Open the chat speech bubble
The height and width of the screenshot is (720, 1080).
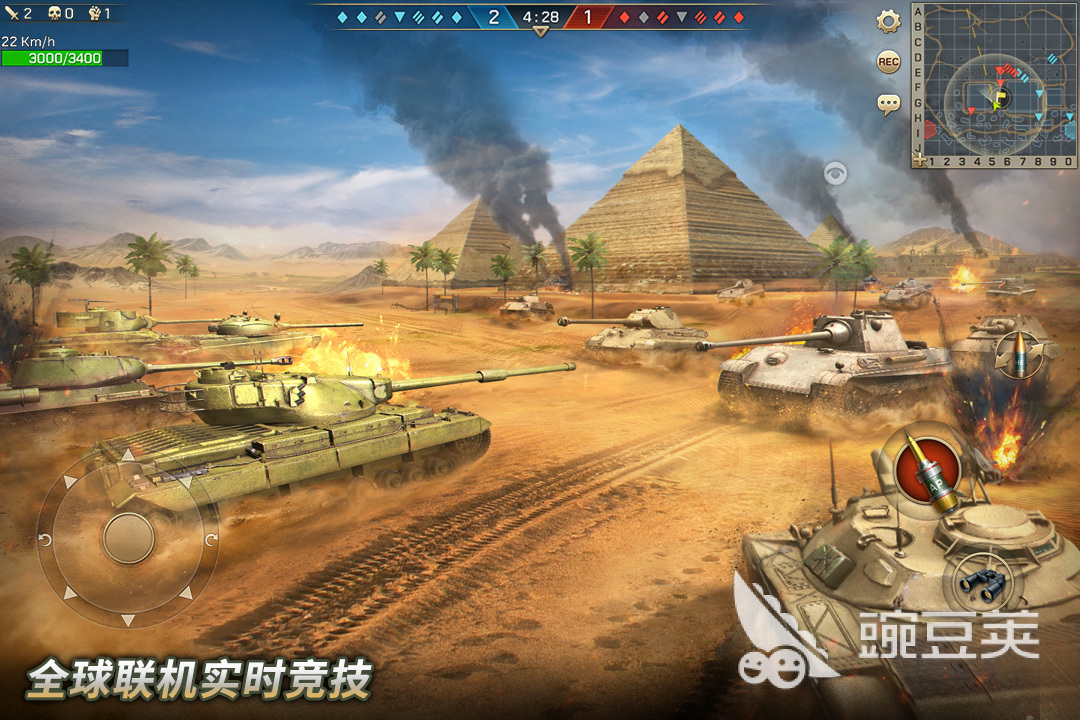click(x=888, y=102)
